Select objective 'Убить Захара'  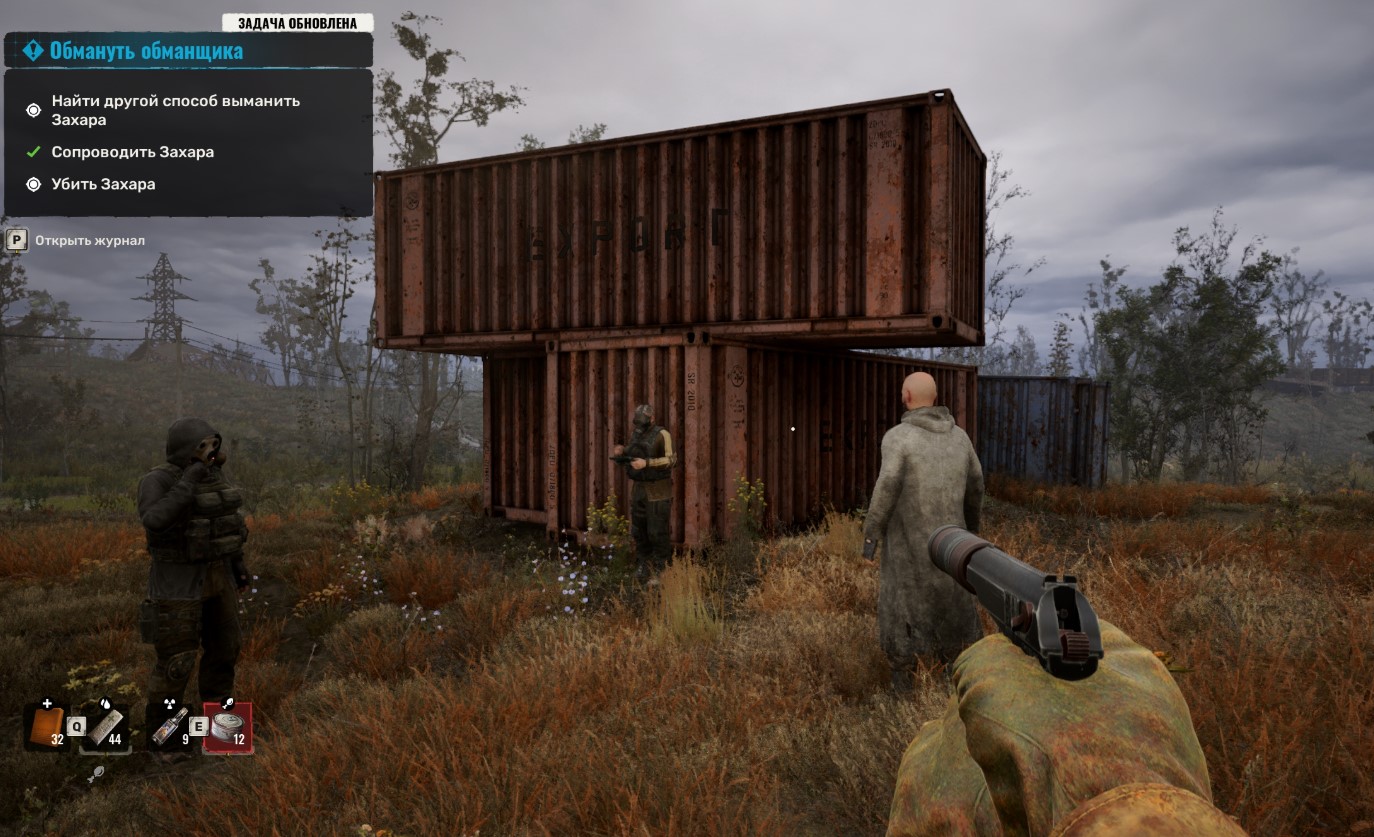coord(103,184)
